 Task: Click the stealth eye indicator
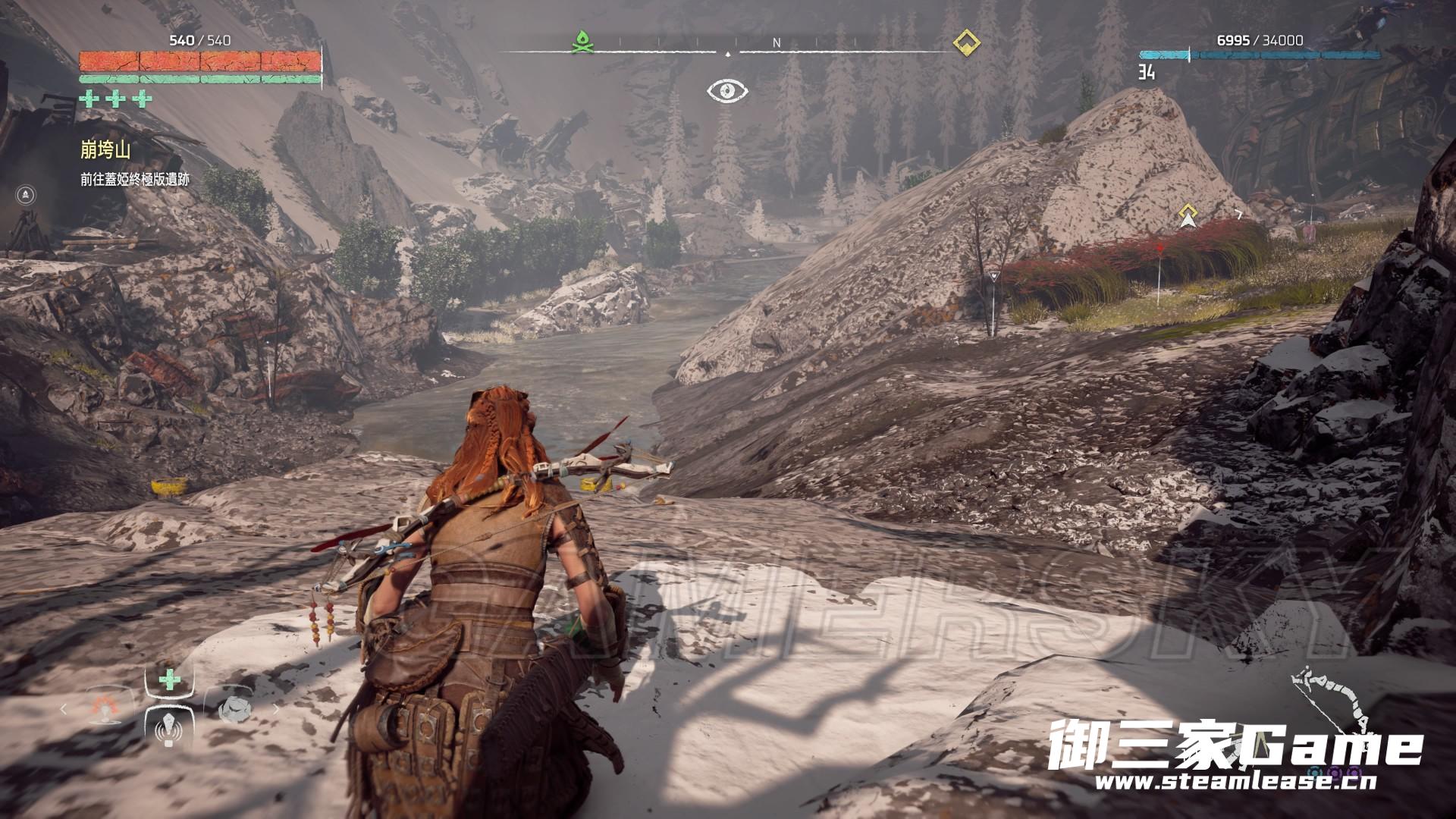pos(728,92)
